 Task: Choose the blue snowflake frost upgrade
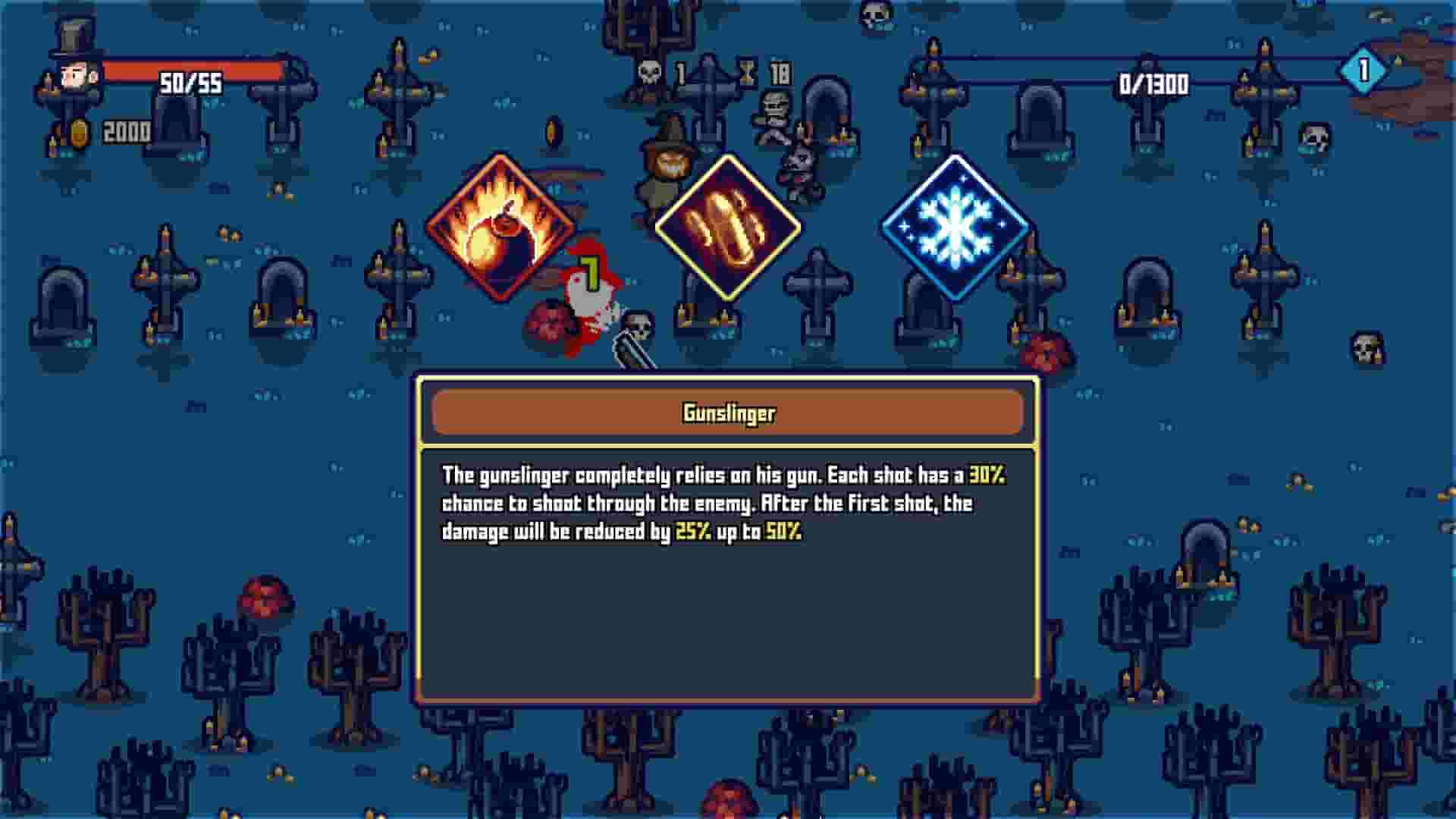[x=954, y=227]
